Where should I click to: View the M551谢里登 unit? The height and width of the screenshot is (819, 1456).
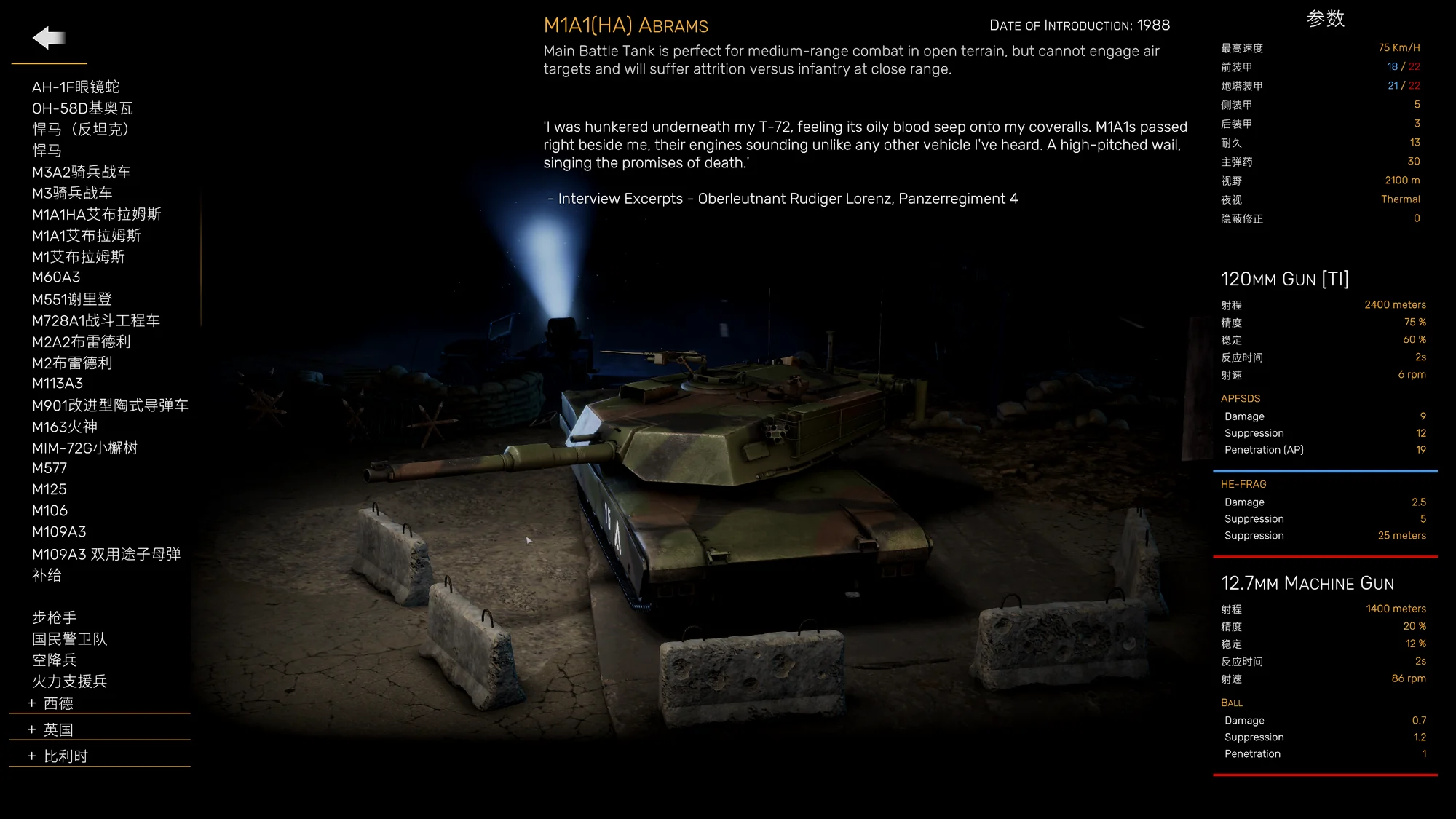[x=72, y=299]
